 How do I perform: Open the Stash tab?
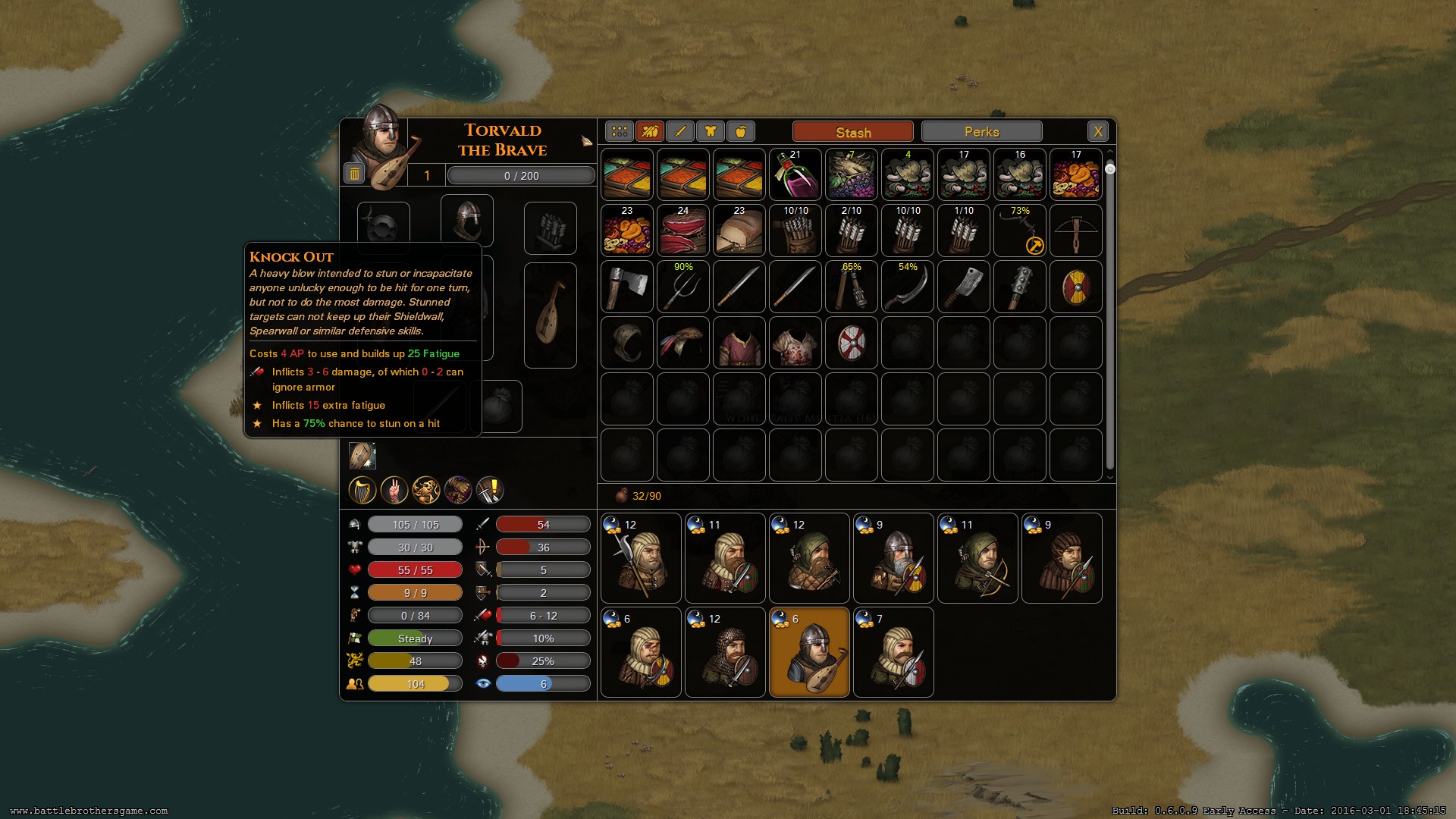pyautogui.click(x=852, y=132)
